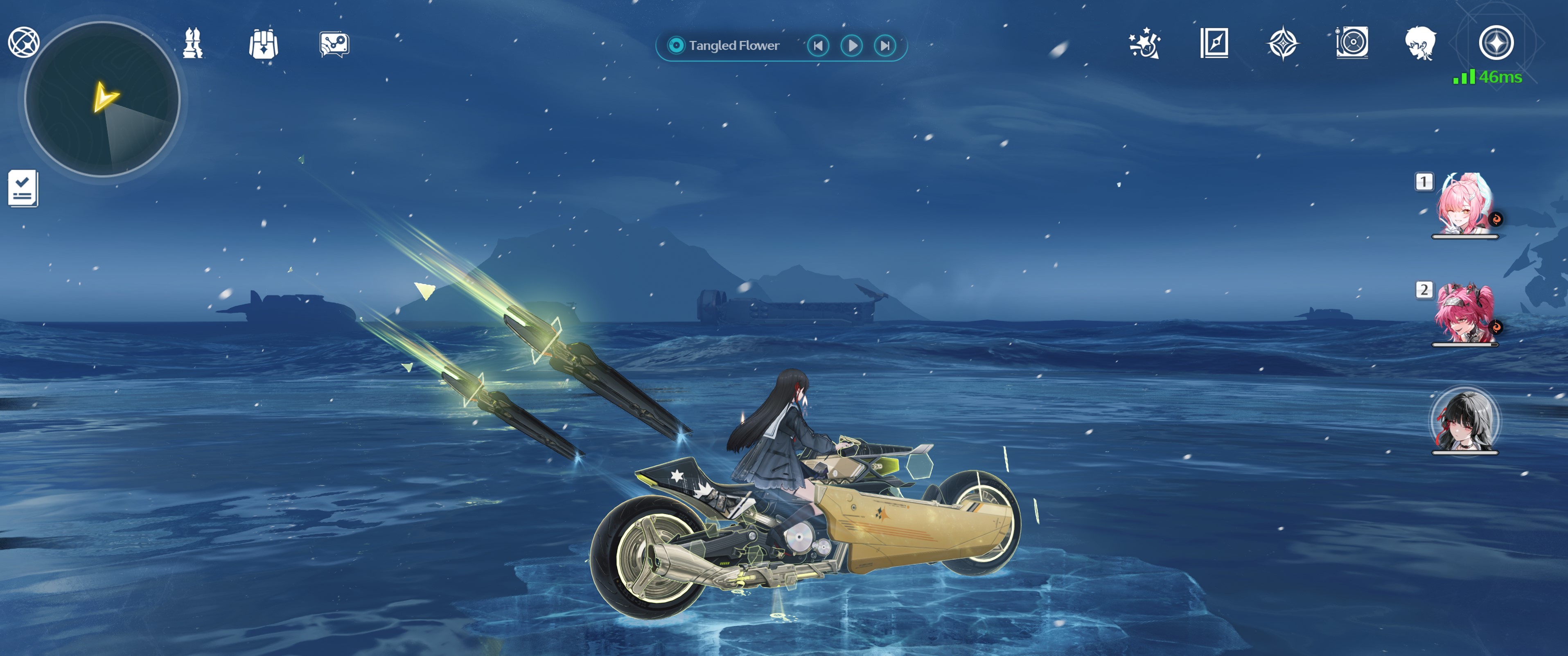Open the chat bubble route icon
The image size is (1568, 656).
click(x=334, y=45)
